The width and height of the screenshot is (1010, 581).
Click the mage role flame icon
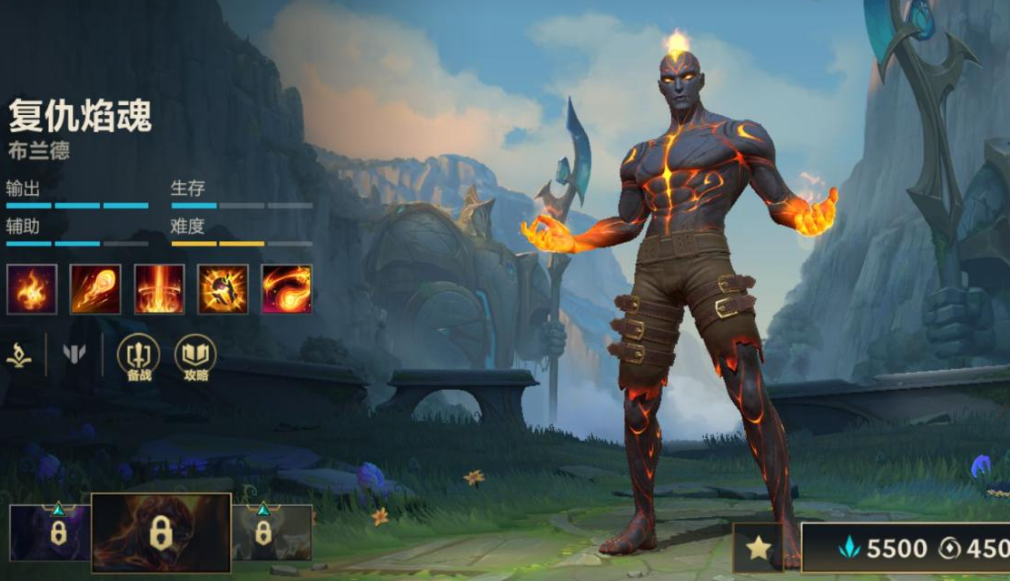(19, 353)
